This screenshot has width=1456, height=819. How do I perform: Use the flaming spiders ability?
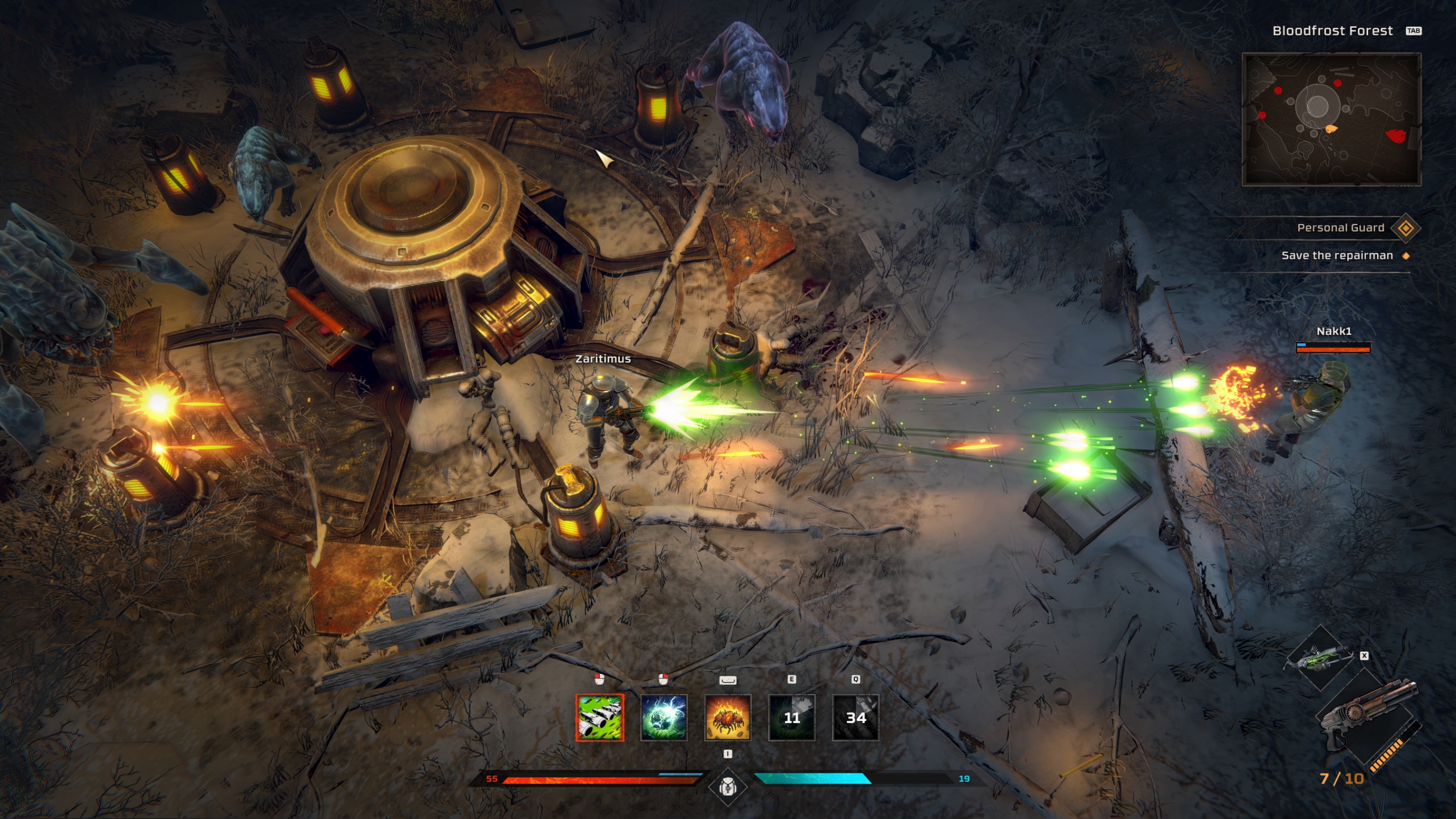point(727,717)
